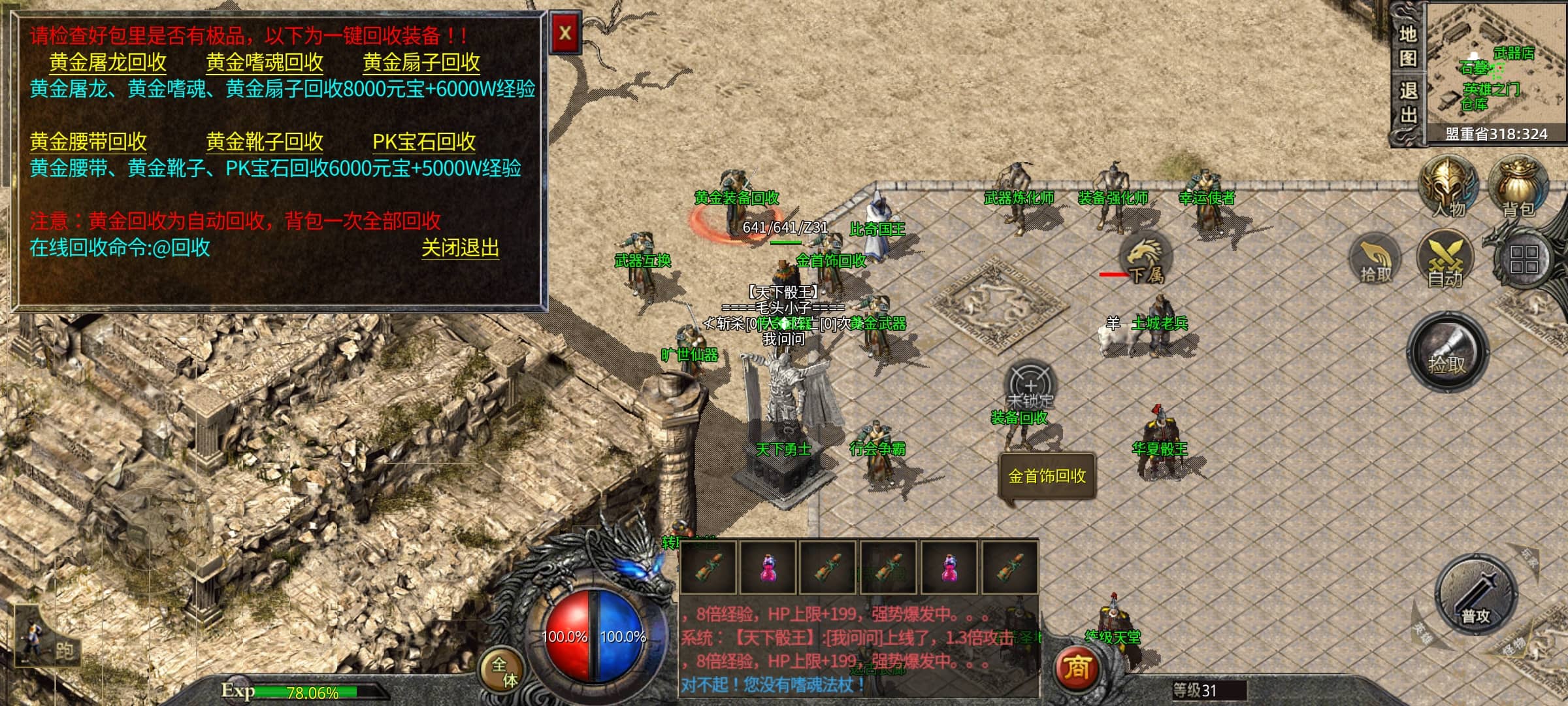Choose 黄金靴子回收 recycling option

pyautogui.click(x=265, y=142)
